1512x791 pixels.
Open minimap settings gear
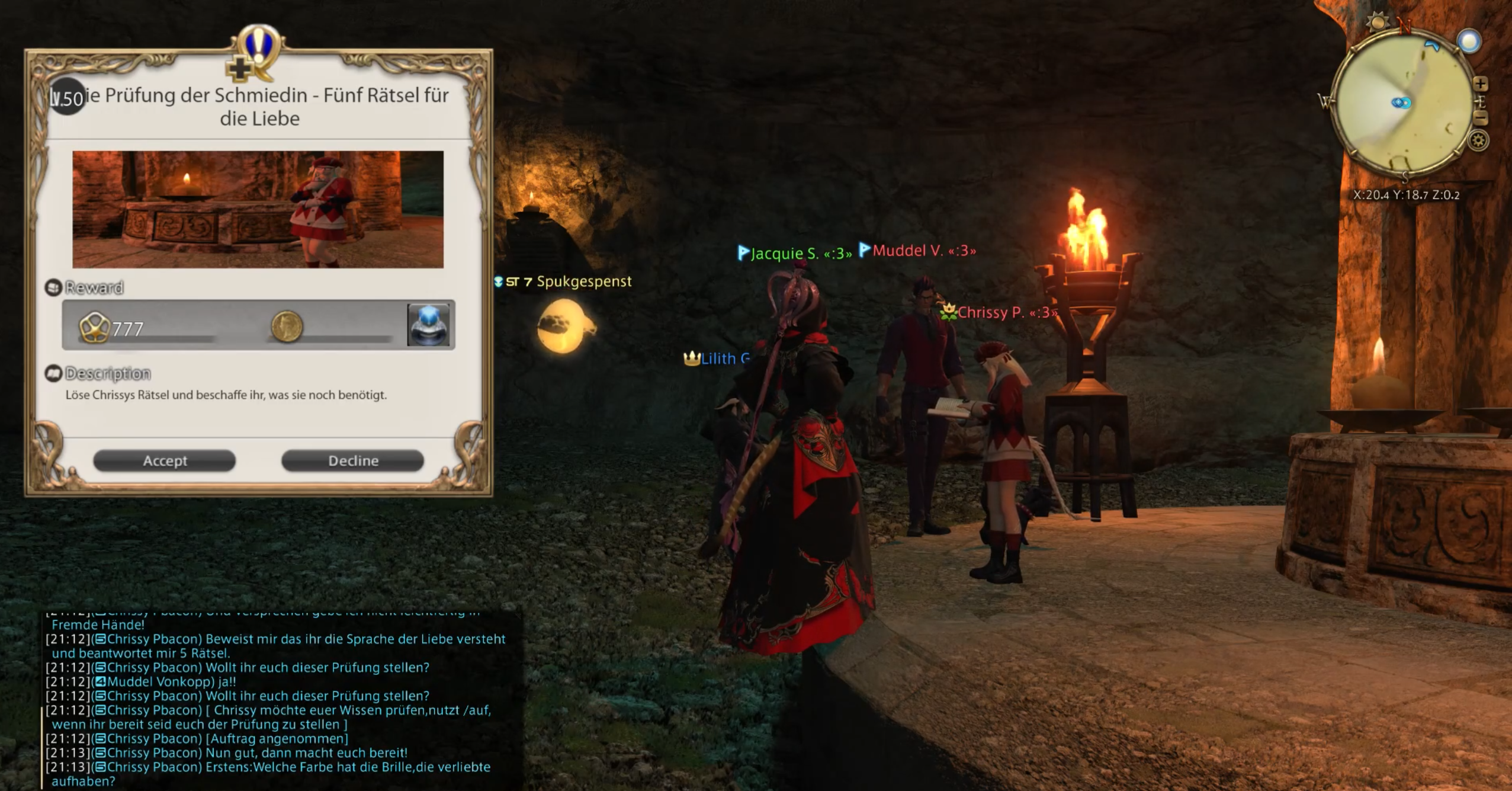1478,141
